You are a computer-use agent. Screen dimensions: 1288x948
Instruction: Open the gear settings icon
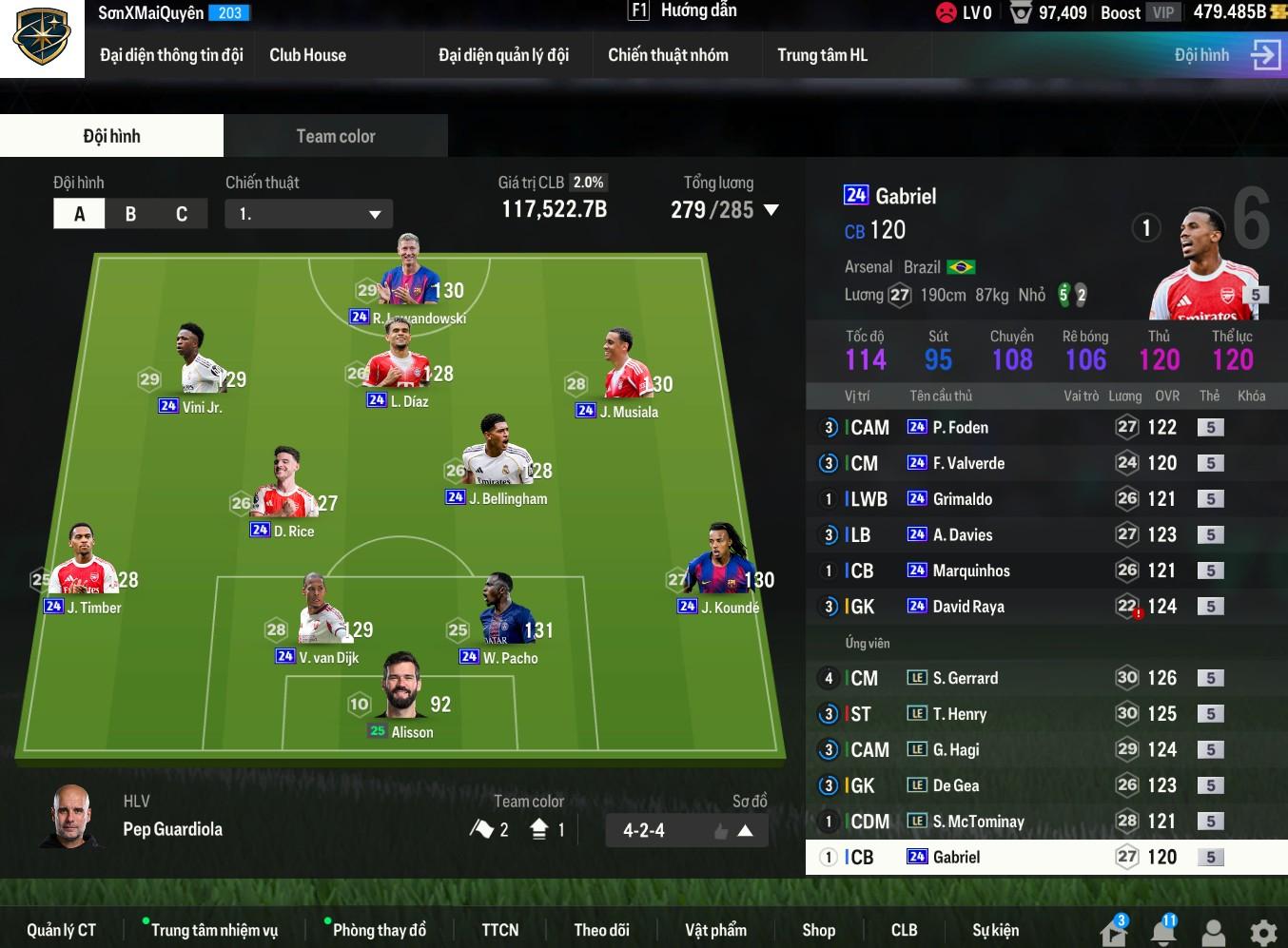(1262, 932)
